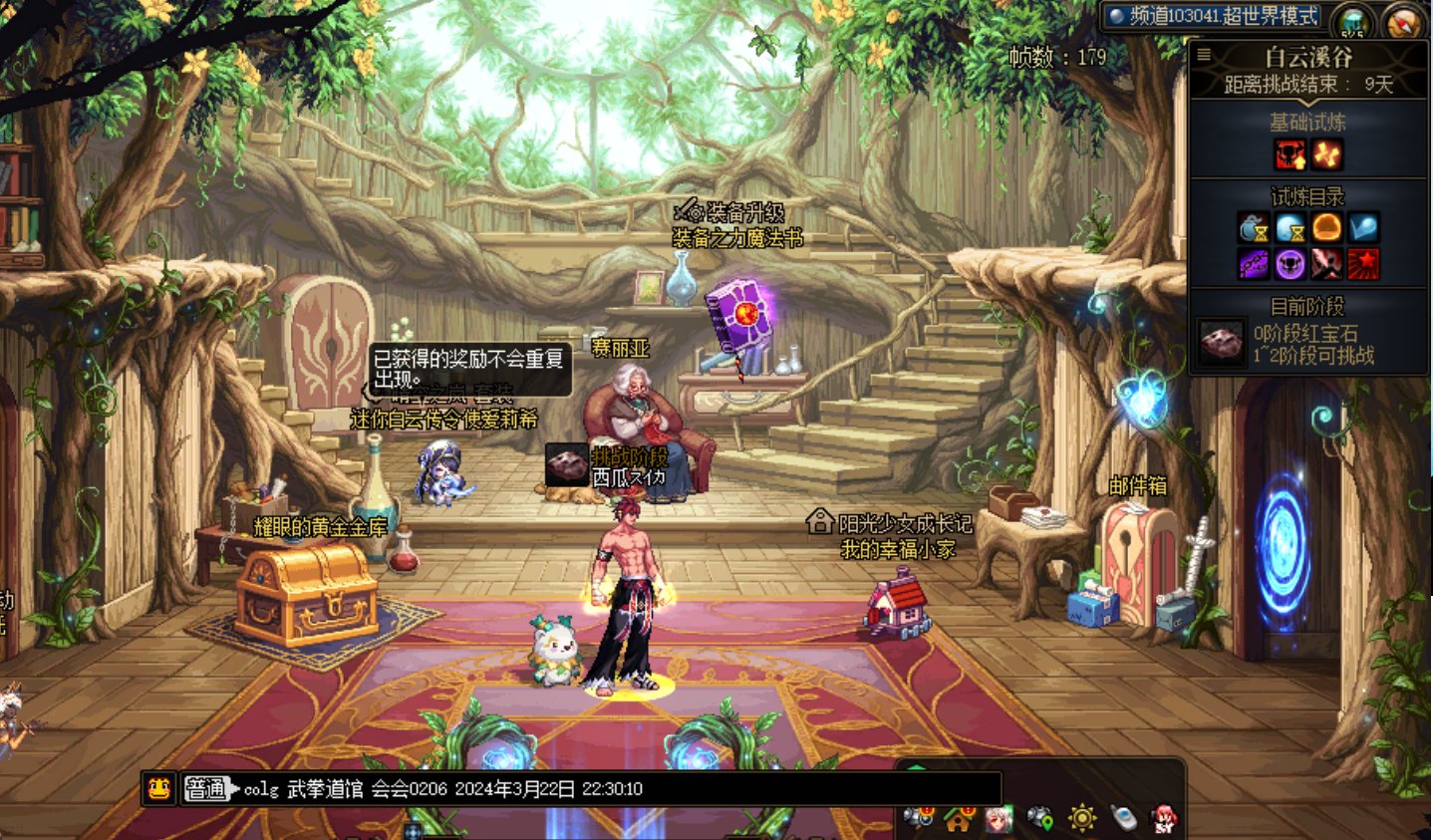
Task: Click the current stage ruby gemstone icon
Action: [x=1221, y=344]
